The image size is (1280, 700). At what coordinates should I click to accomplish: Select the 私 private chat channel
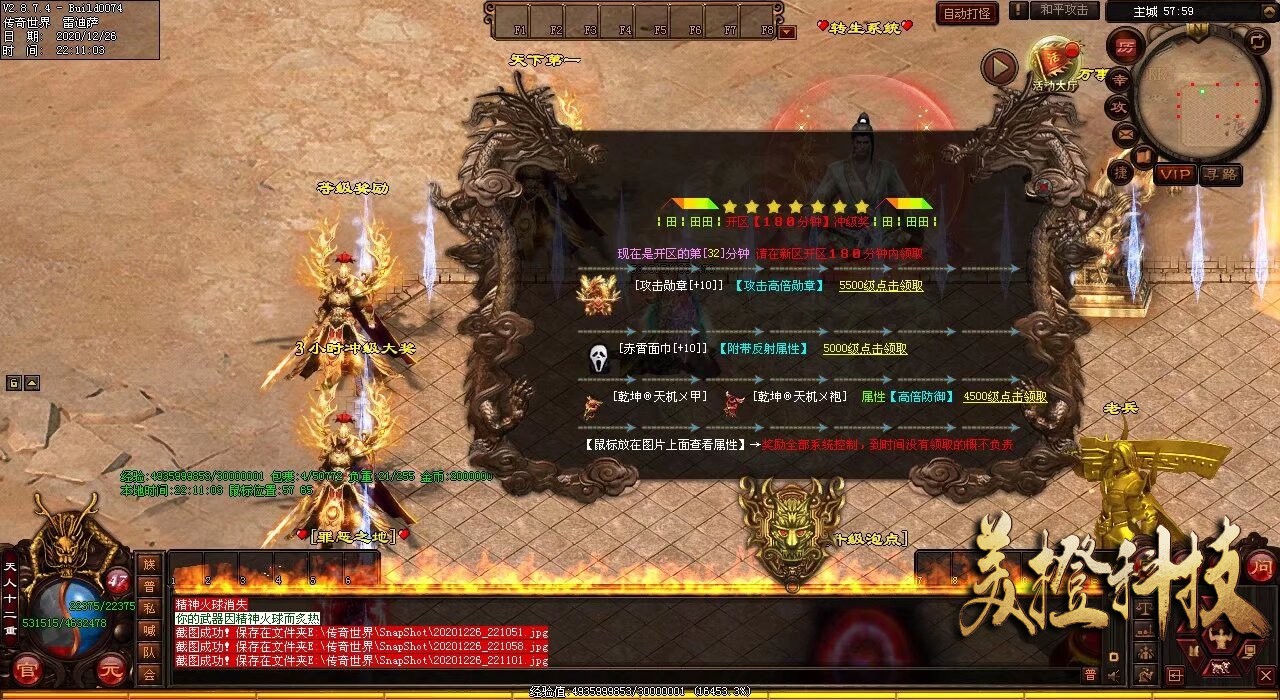pyautogui.click(x=149, y=608)
